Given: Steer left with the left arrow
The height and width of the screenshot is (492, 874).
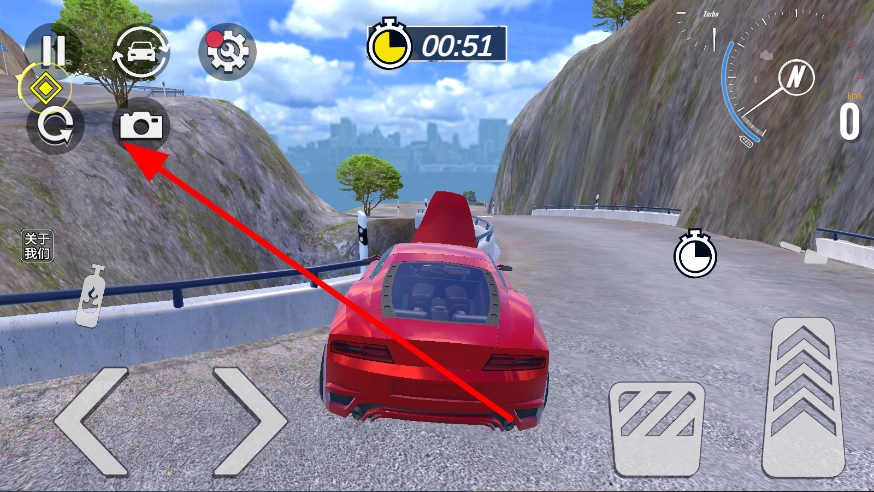Looking at the screenshot, I should click(x=92, y=420).
